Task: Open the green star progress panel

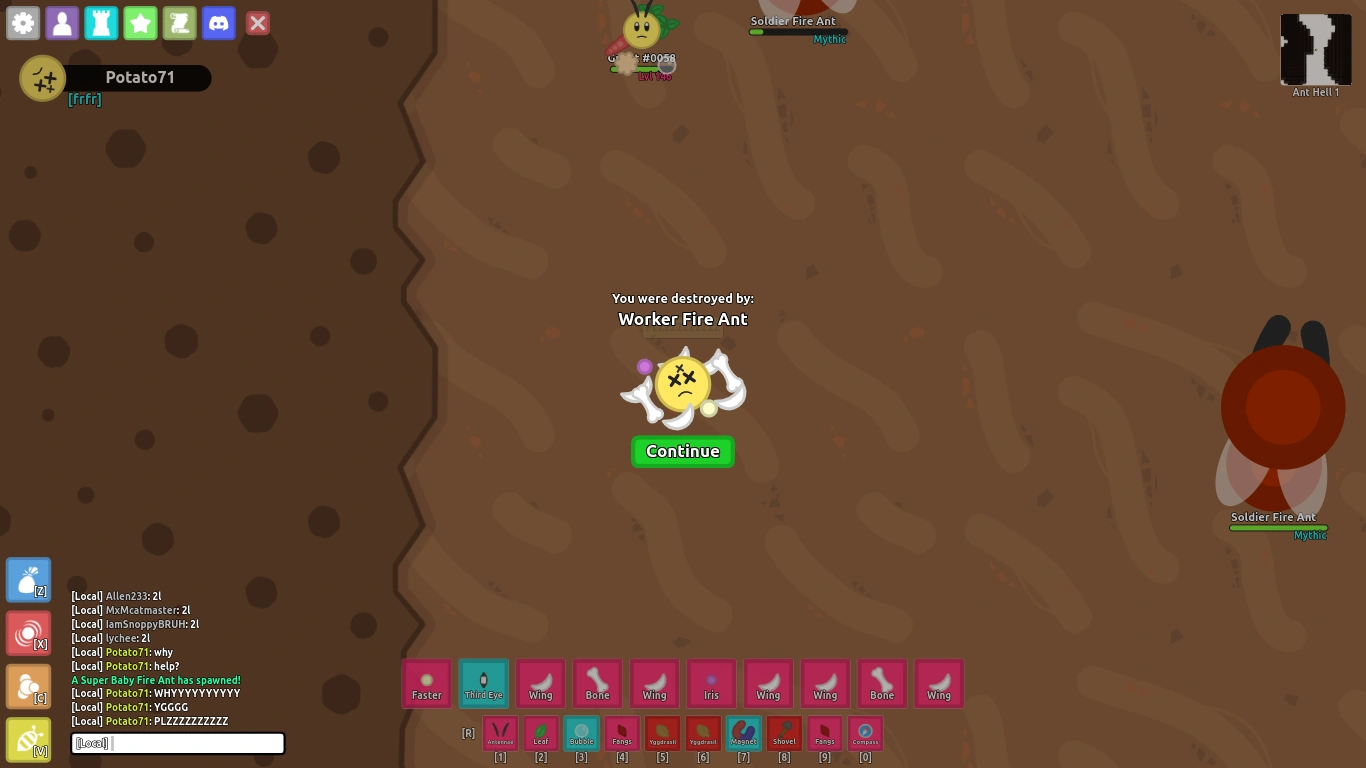Action: point(140,22)
